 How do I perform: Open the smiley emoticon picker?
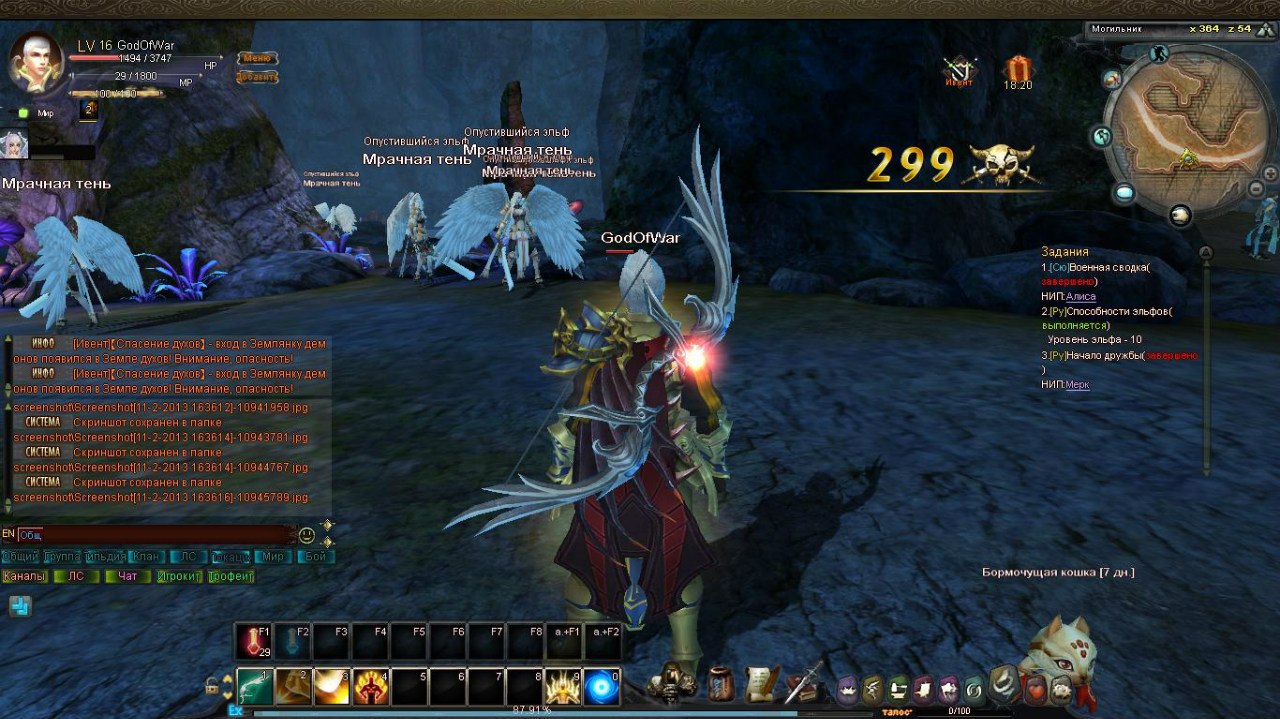[307, 535]
